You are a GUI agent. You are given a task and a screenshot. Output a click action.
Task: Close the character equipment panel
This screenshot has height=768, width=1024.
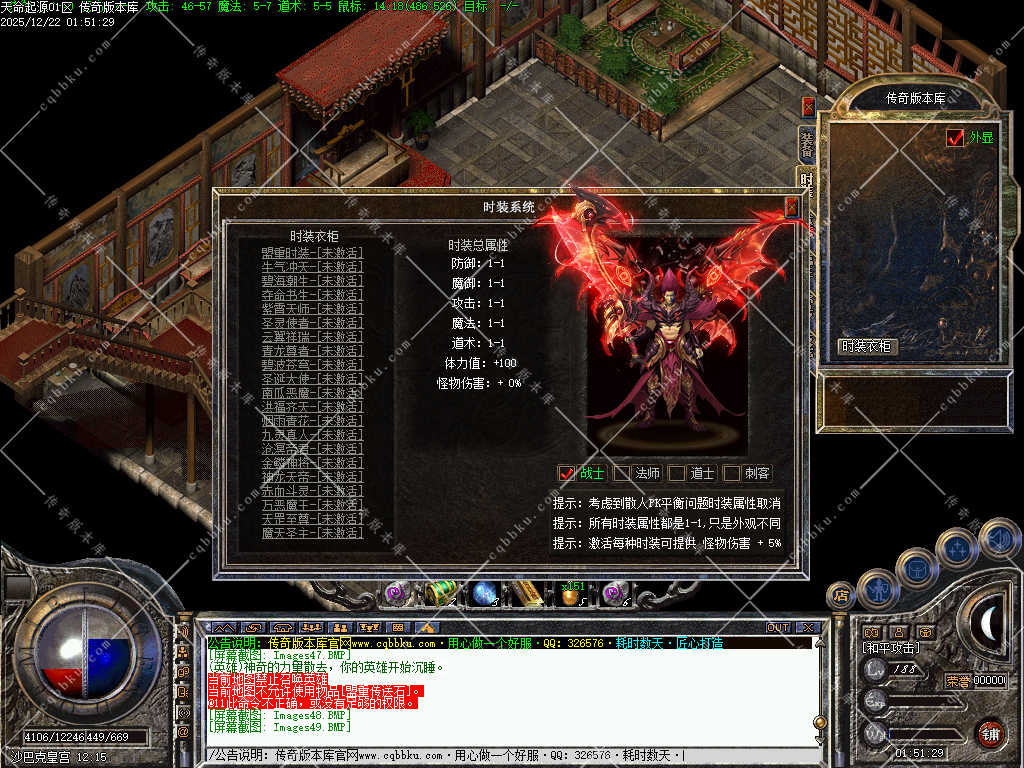(808, 106)
